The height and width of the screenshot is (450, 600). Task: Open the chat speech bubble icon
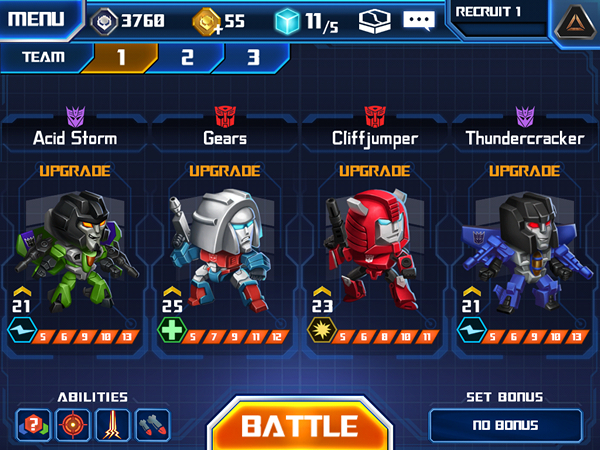pyautogui.click(x=418, y=20)
